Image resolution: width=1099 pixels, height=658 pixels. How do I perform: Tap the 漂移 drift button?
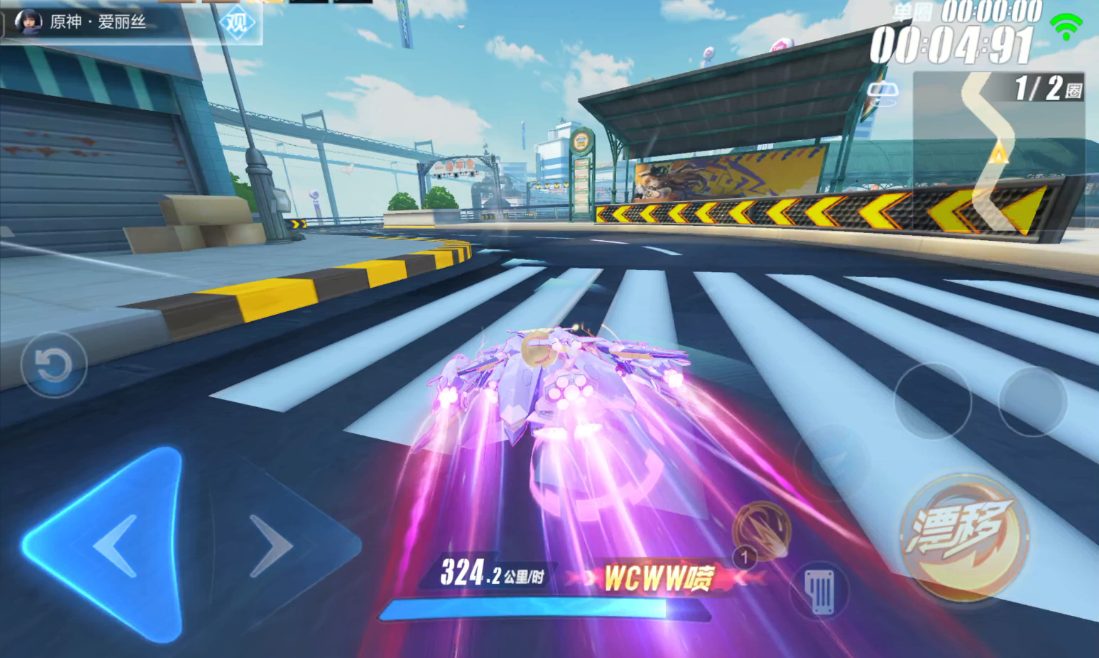(x=964, y=539)
